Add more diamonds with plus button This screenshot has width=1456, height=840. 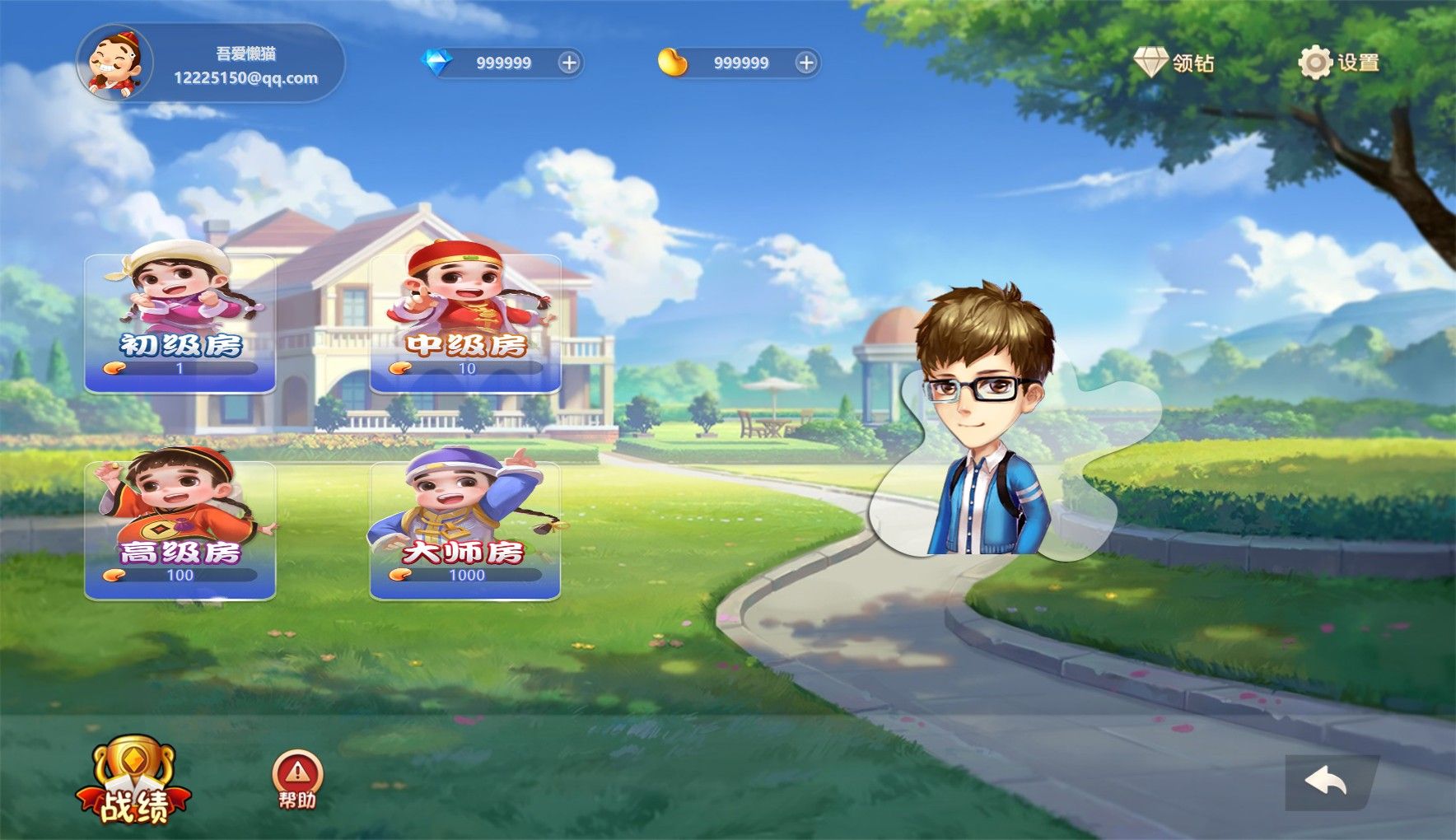pyautogui.click(x=569, y=63)
